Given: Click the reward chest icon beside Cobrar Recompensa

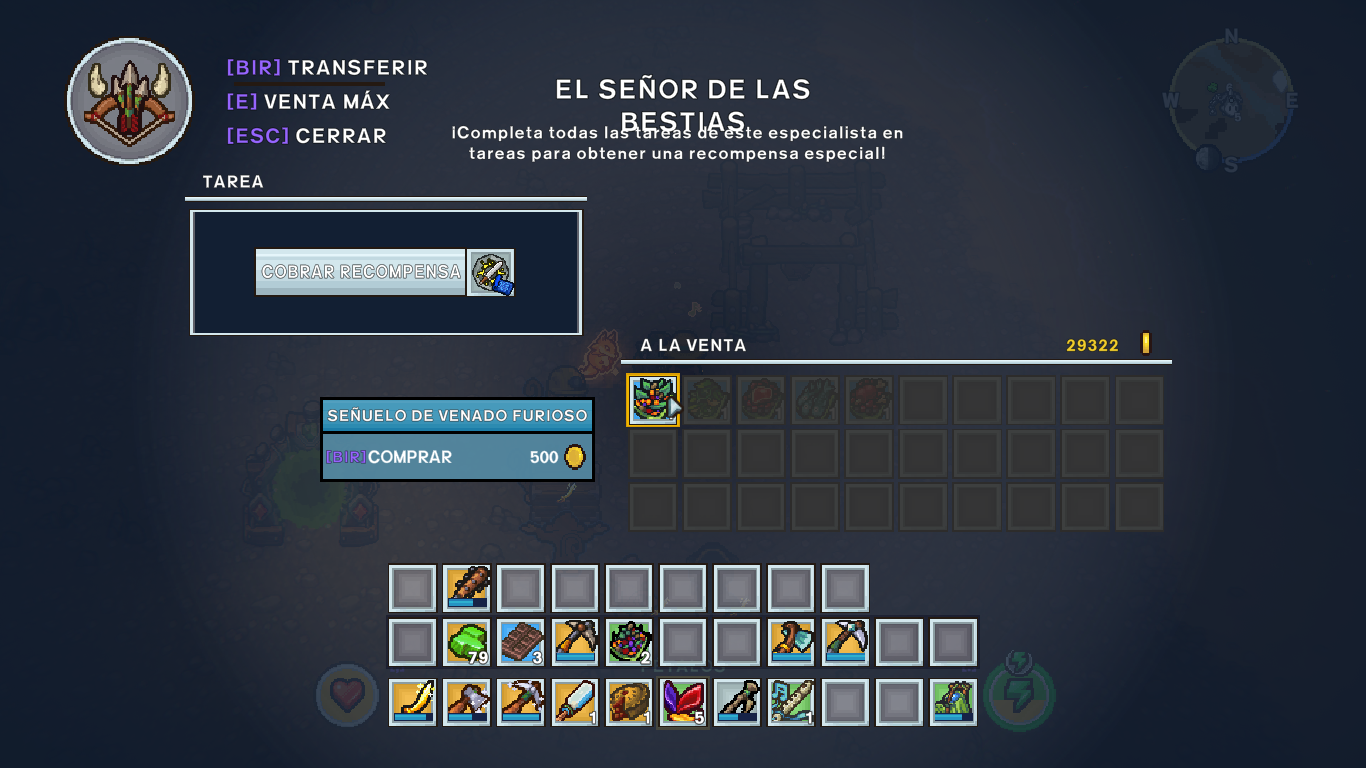Looking at the screenshot, I should pyautogui.click(x=490, y=272).
